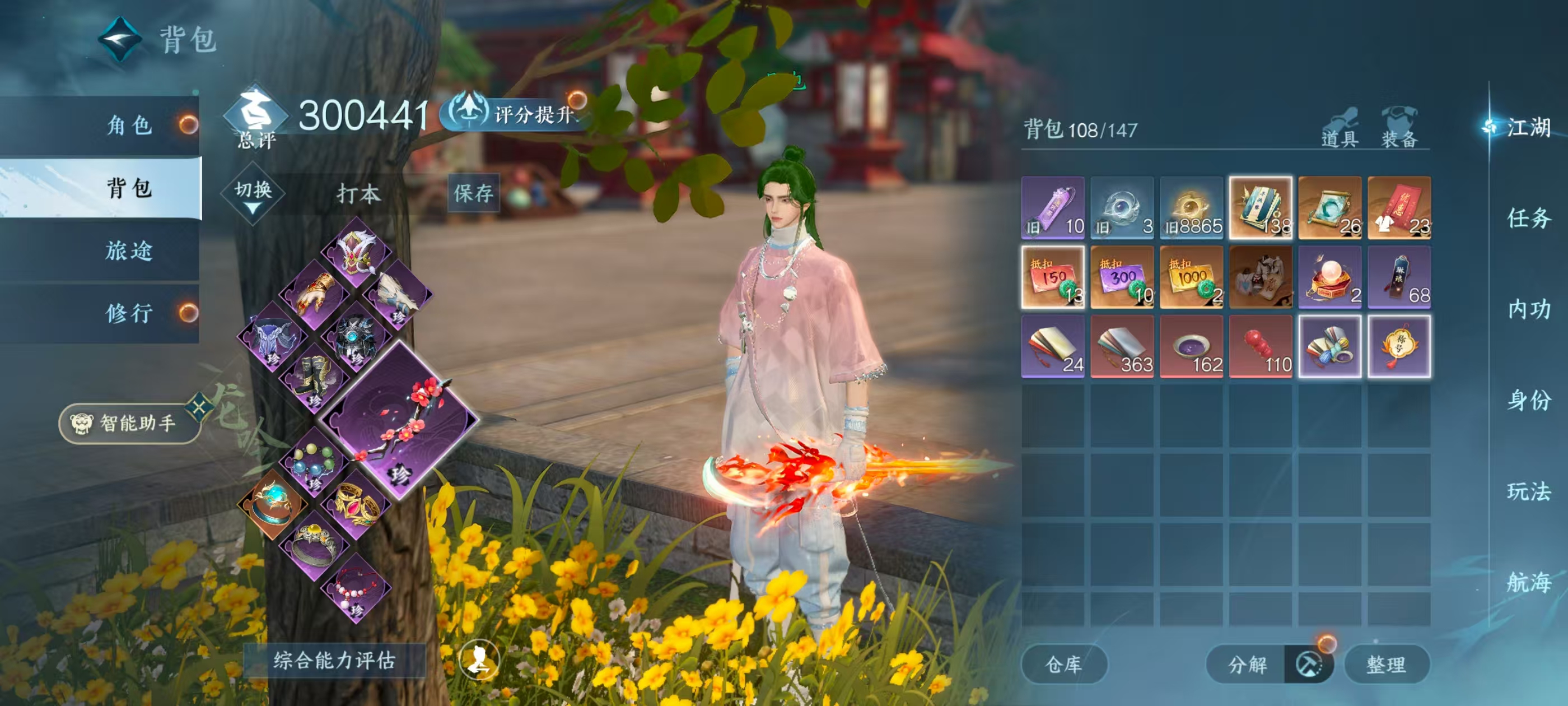Open the 任务 quests menu

pos(1528,218)
